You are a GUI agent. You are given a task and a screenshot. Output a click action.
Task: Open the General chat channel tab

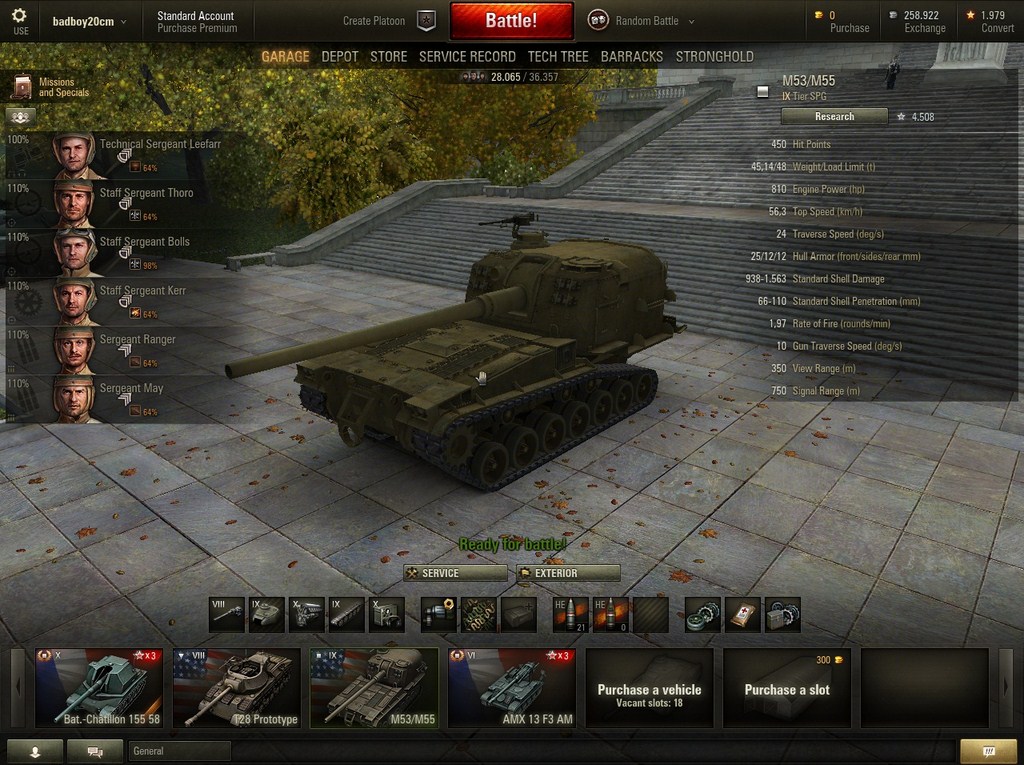pos(180,751)
